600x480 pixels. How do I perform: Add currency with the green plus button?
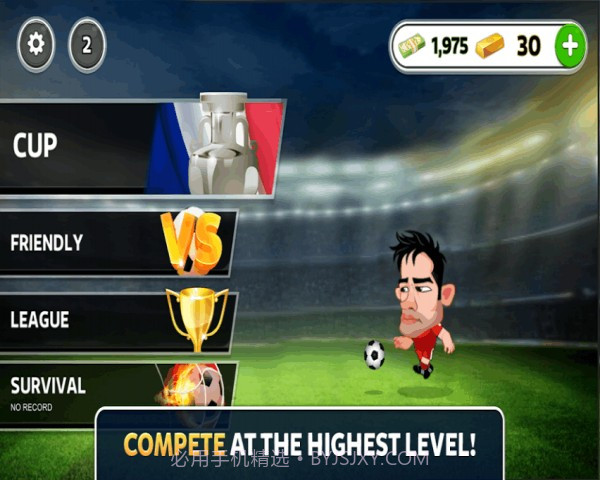click(x=570, y=45)
